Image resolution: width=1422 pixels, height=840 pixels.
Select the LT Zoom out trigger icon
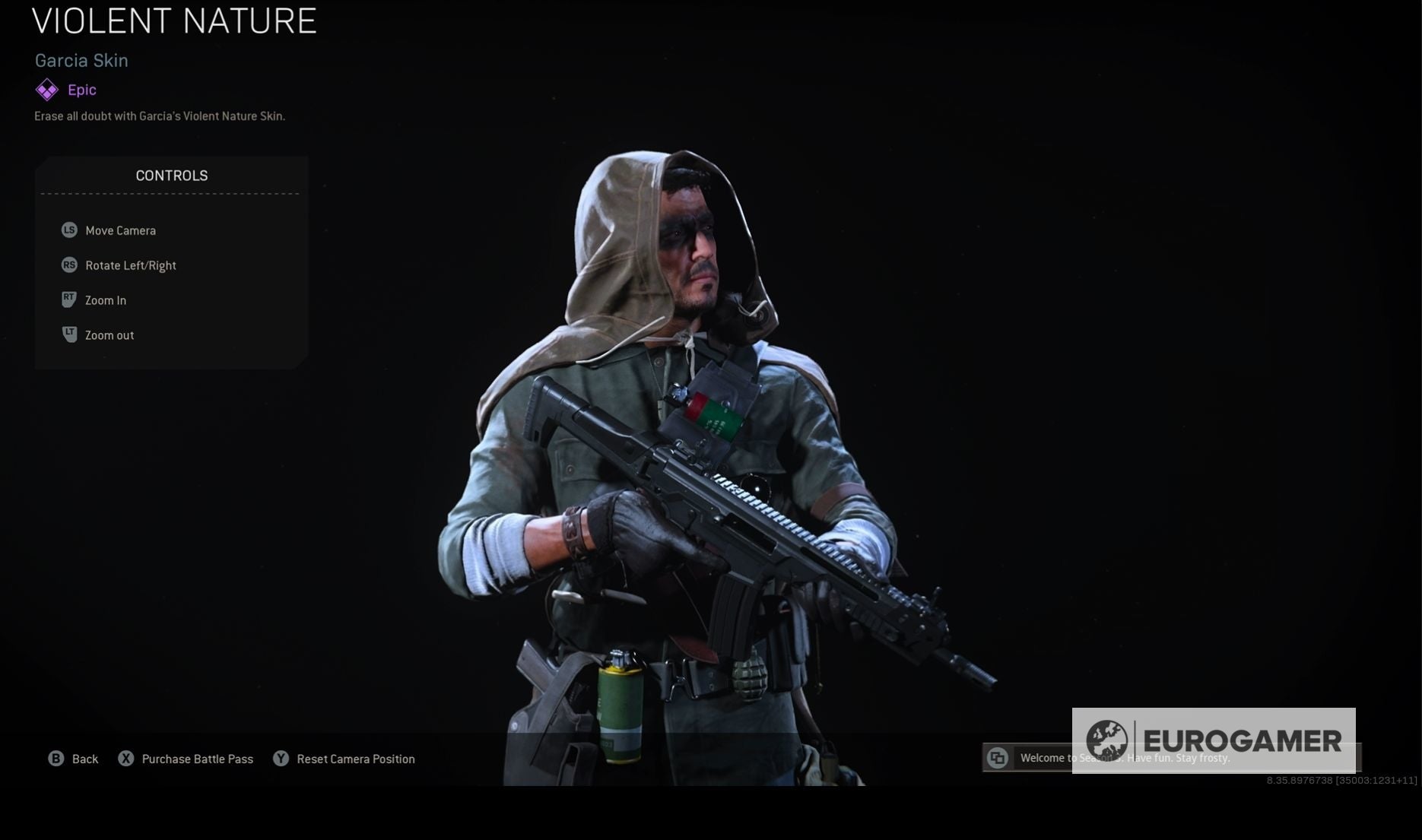point(69,334)
